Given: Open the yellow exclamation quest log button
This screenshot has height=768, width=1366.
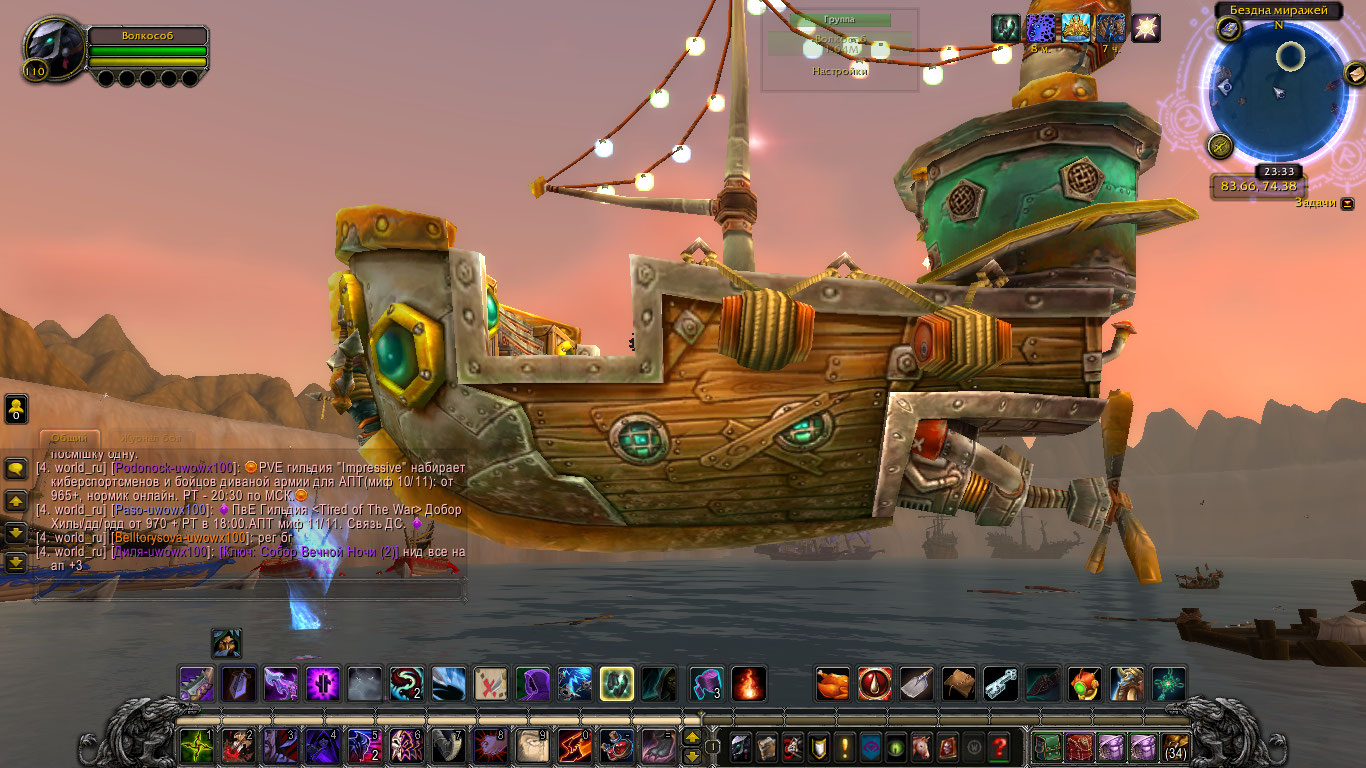Looking at the screenshot, I should [845, 747].
